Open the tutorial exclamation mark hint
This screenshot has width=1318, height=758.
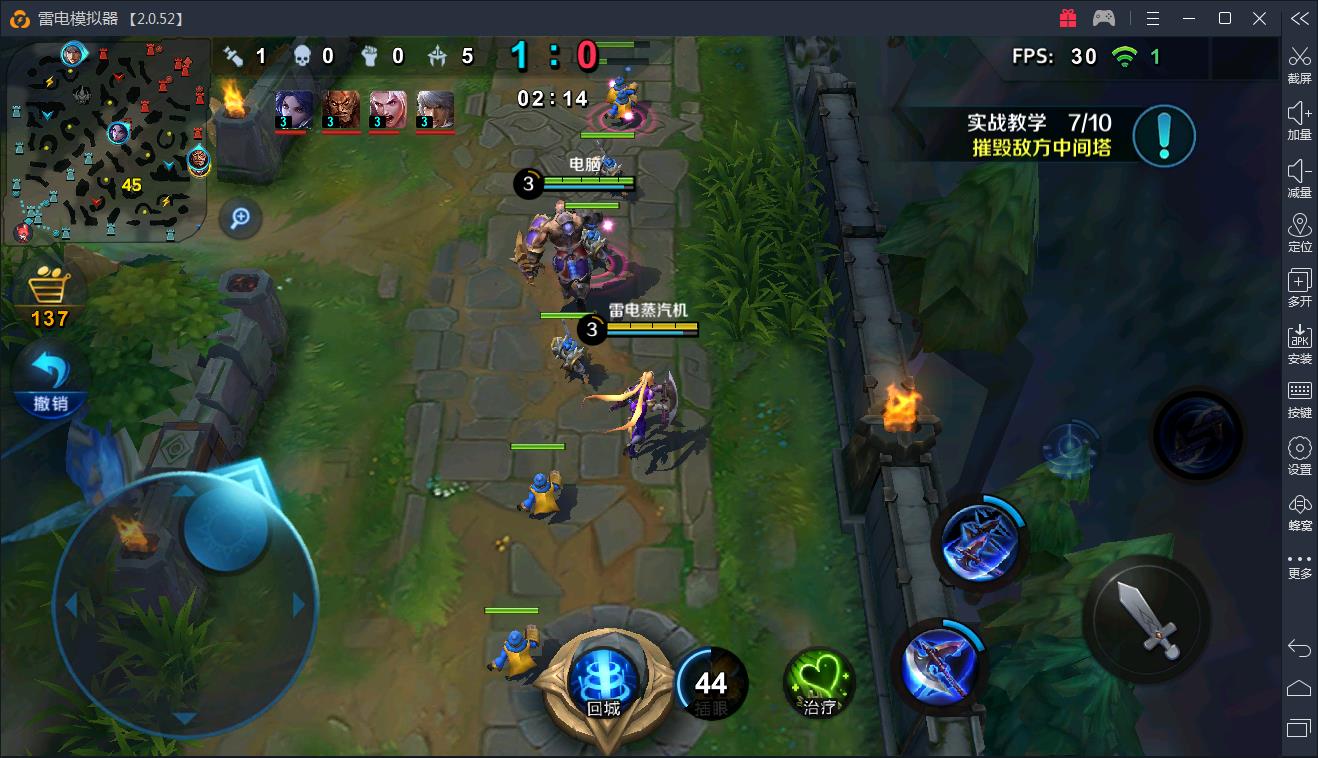coord(1164,136)
